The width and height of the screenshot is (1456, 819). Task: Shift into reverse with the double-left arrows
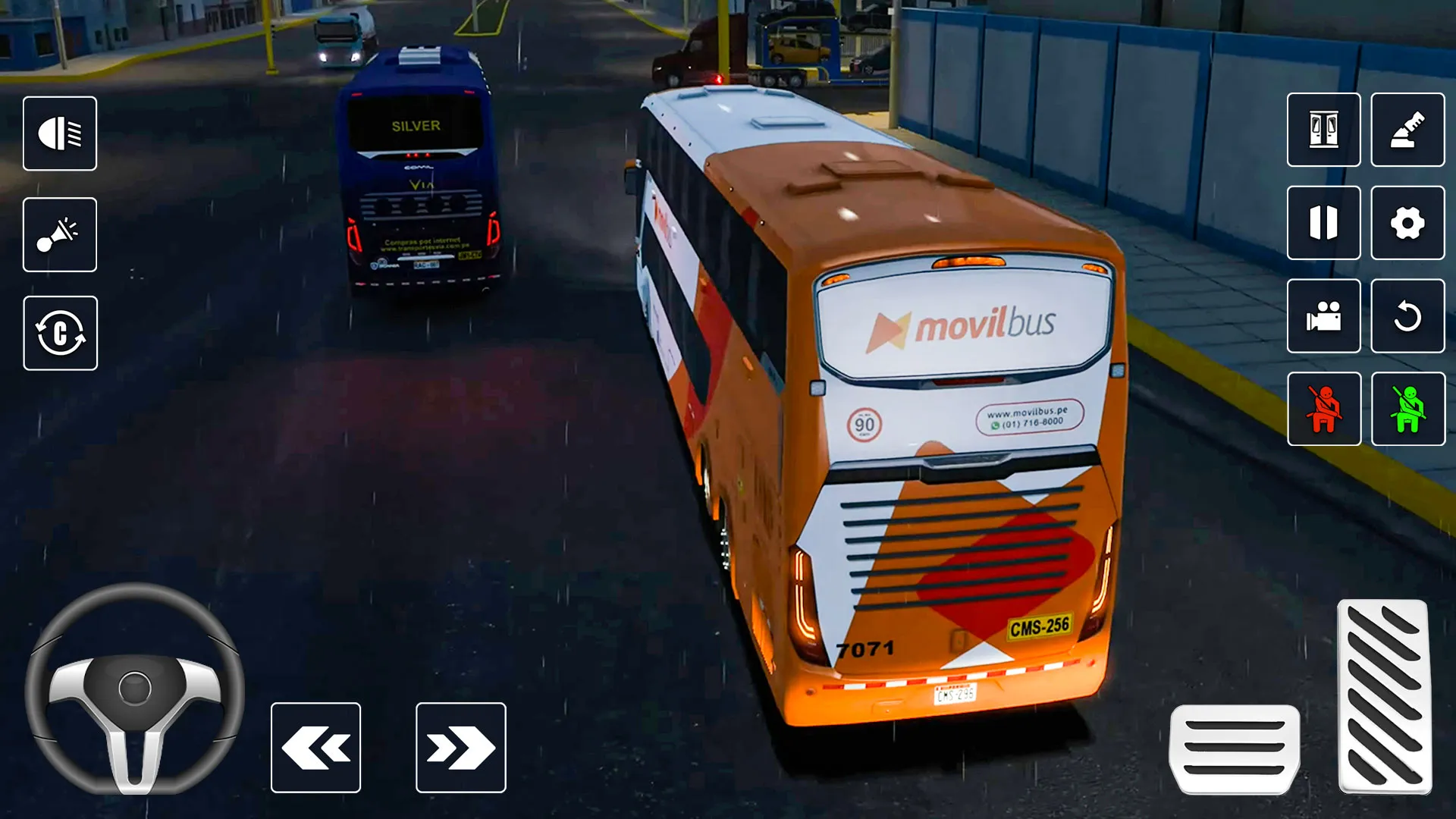[314, 747]
